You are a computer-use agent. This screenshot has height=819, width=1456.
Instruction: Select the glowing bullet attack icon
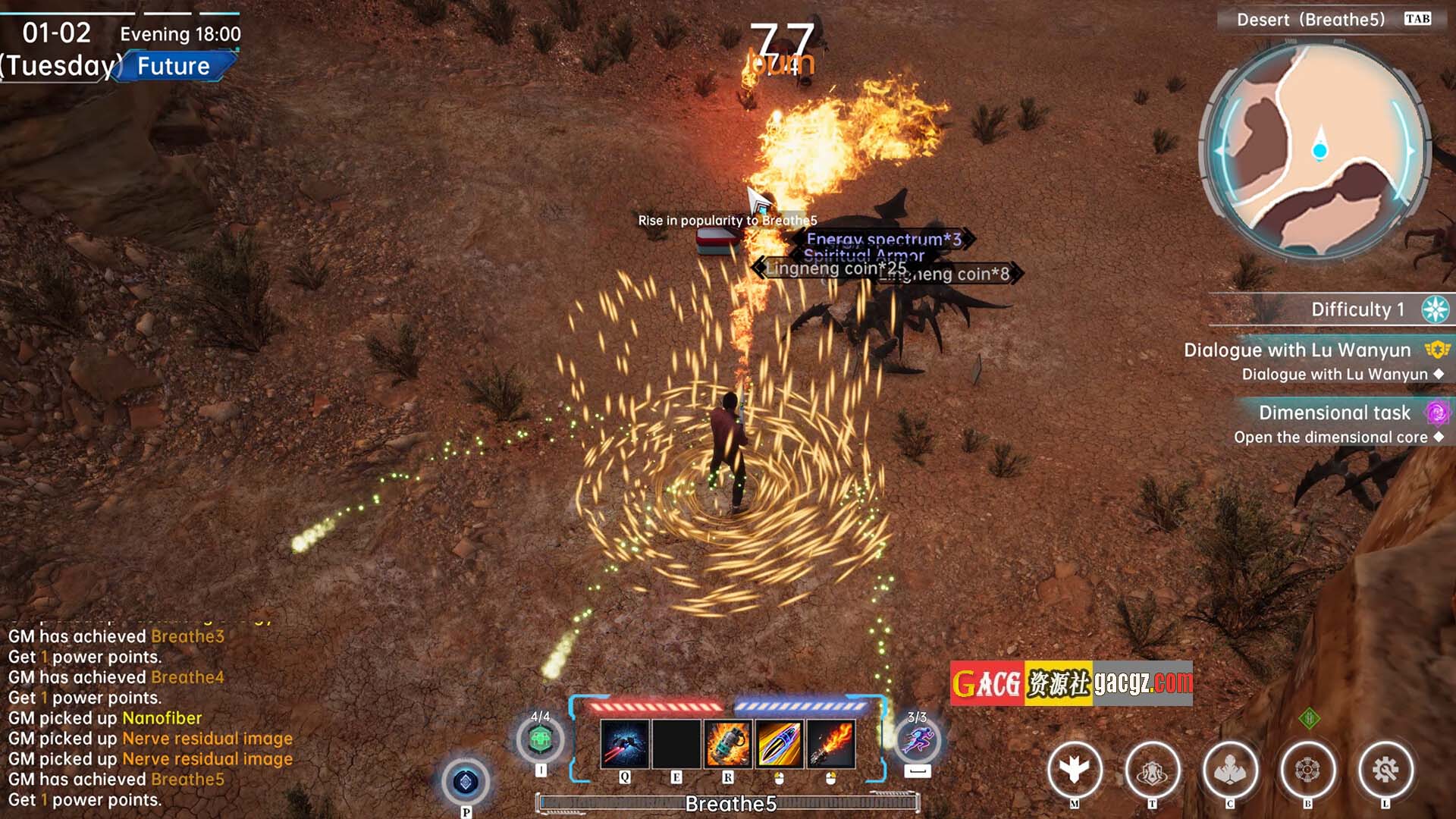(779, 744)
